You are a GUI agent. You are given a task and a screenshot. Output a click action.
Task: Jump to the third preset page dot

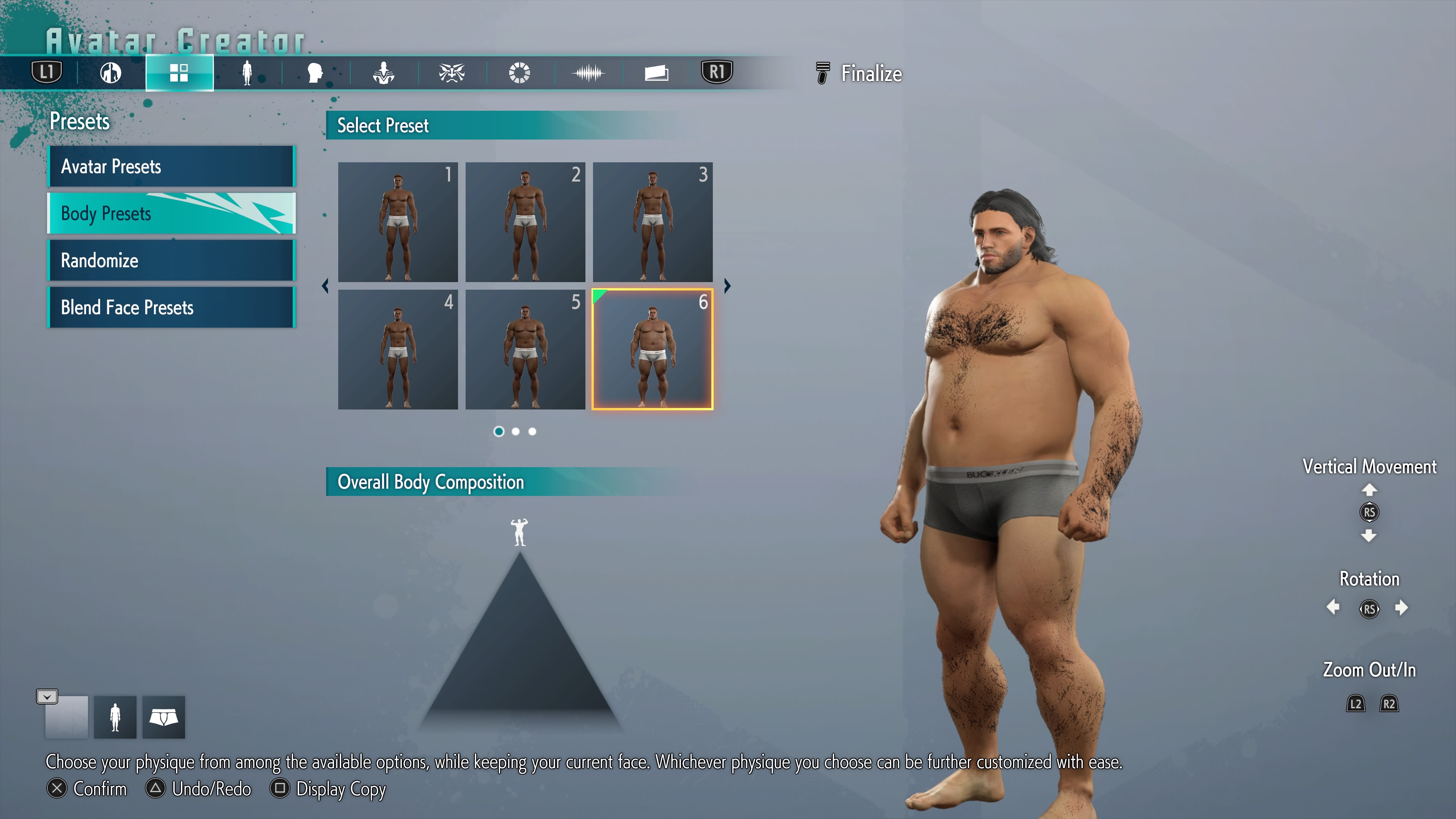click(532, 432)
